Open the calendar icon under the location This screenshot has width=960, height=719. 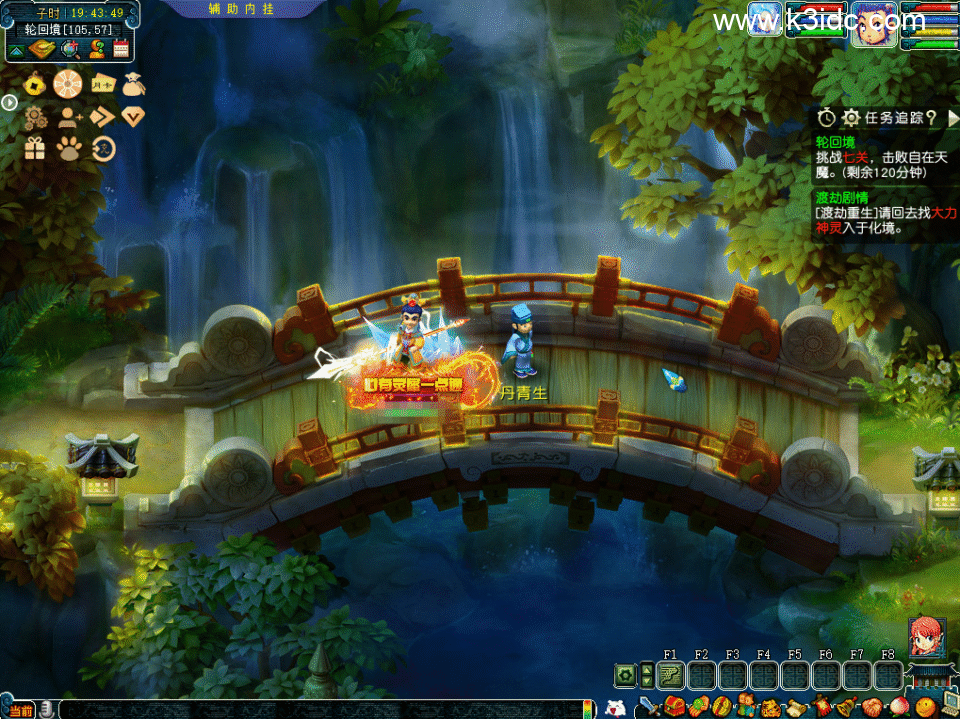tap(122, 49)
